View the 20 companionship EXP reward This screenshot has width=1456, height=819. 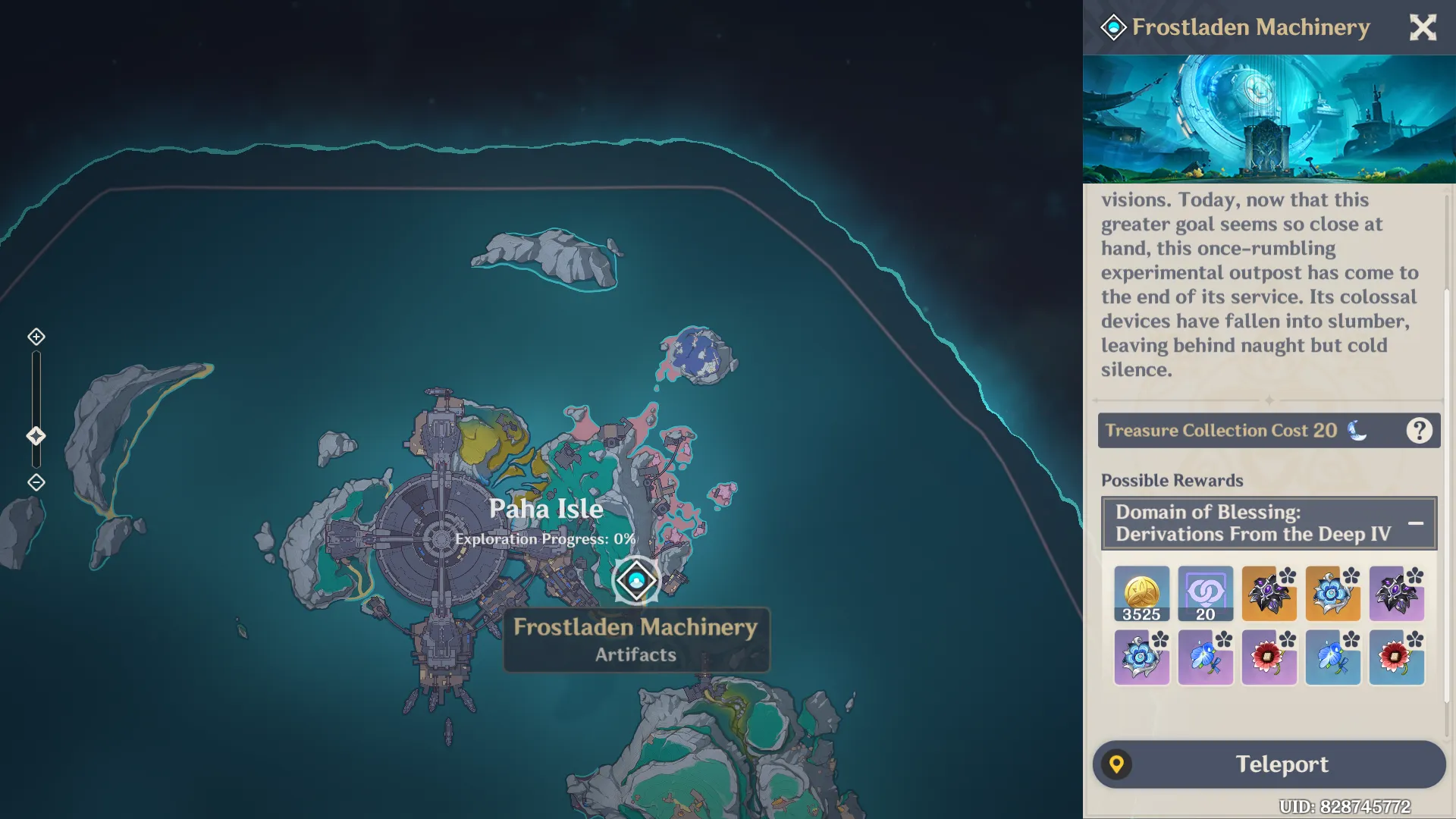1205,594
